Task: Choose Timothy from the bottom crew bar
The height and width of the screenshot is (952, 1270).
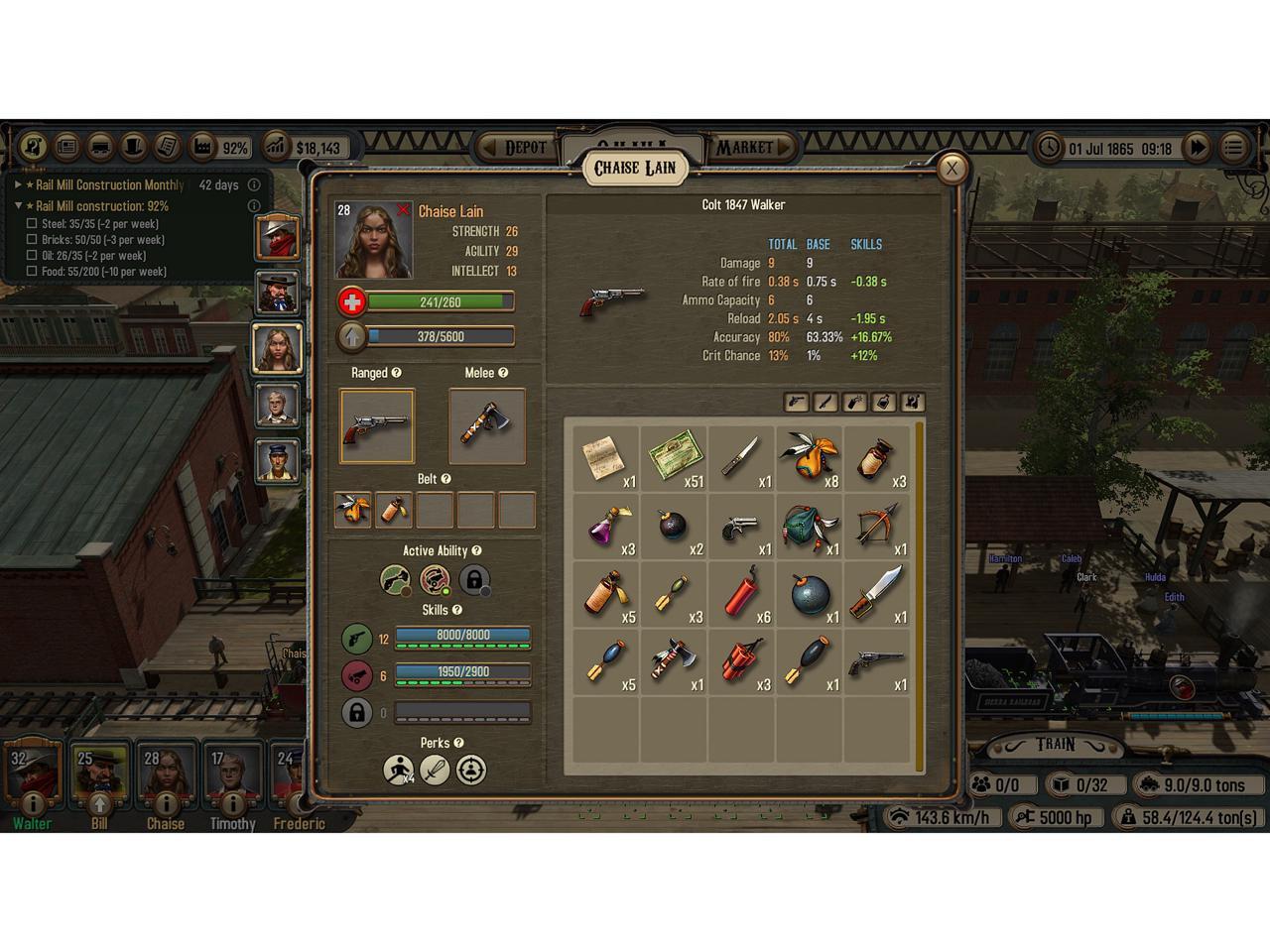Action: [232, 776]
